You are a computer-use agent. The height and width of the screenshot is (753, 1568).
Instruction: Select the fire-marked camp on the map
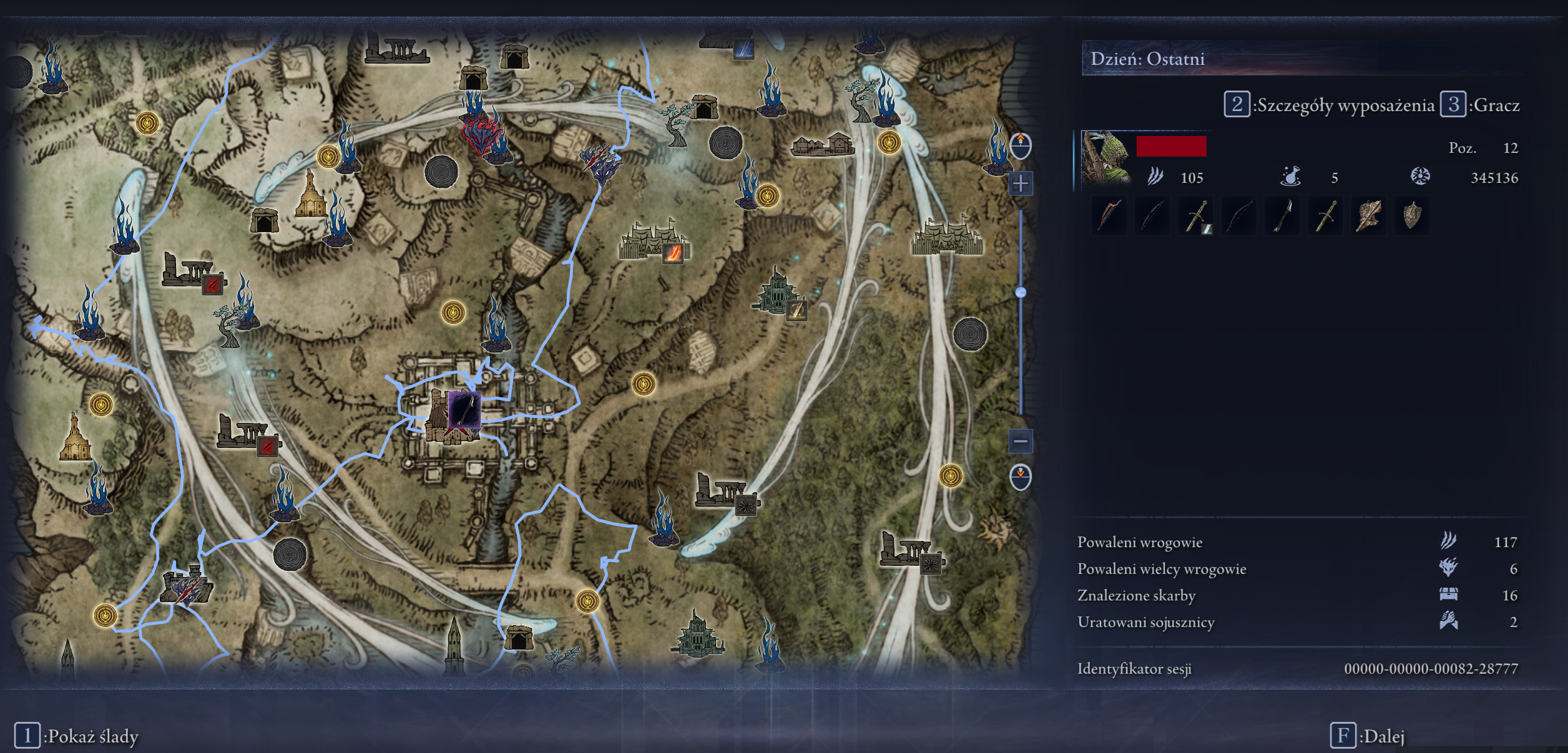[672, 253]
